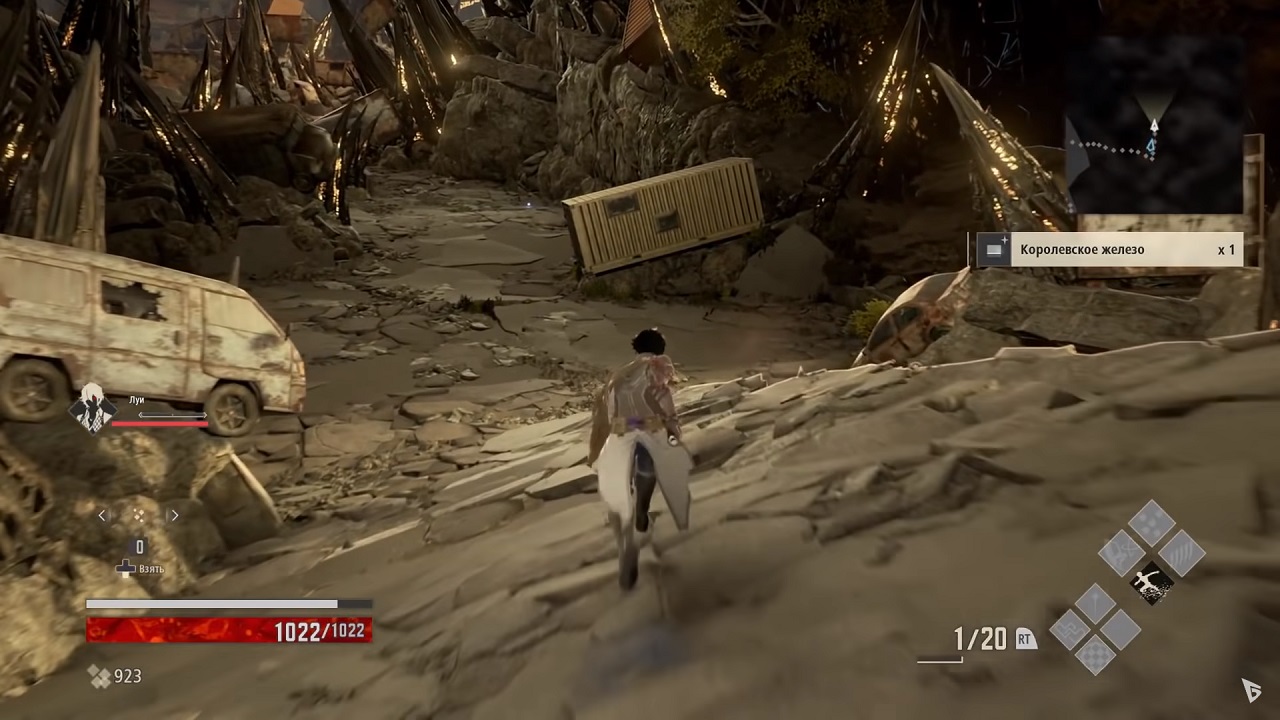
Task: Use the maze-pattern gift slot
Action: [x=1068, y=630]
